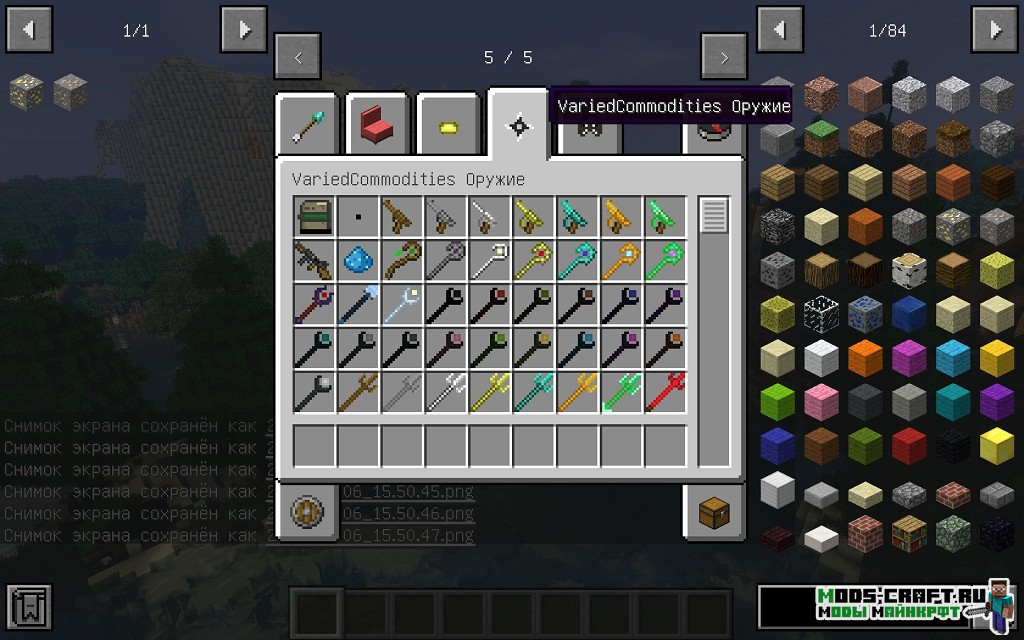Go back a page in 1/84 list
Screen dimensions: 1024x640
click(x=779, y=30)
